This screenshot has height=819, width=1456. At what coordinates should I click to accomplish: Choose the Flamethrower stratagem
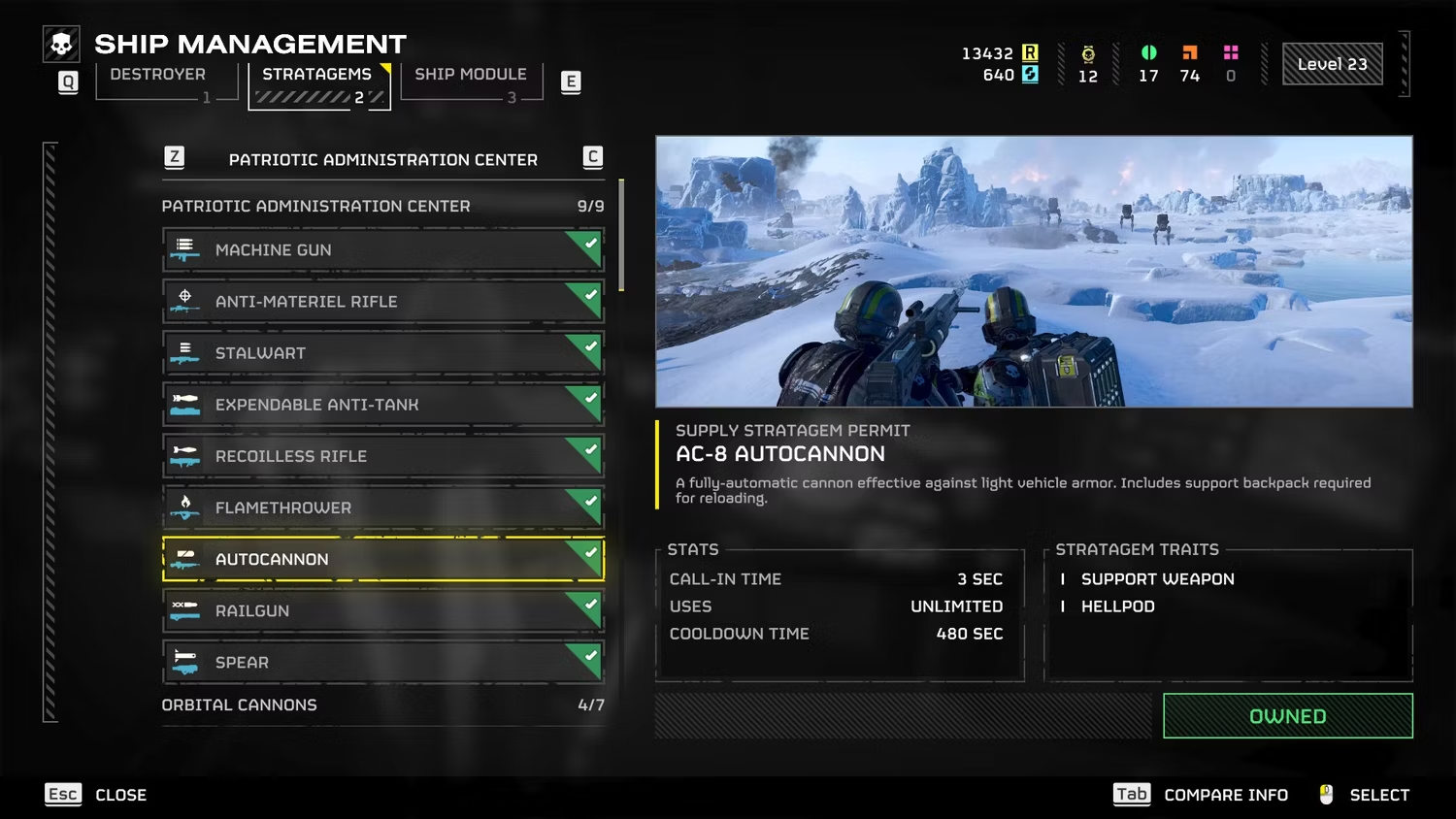(x=383, y=508)
